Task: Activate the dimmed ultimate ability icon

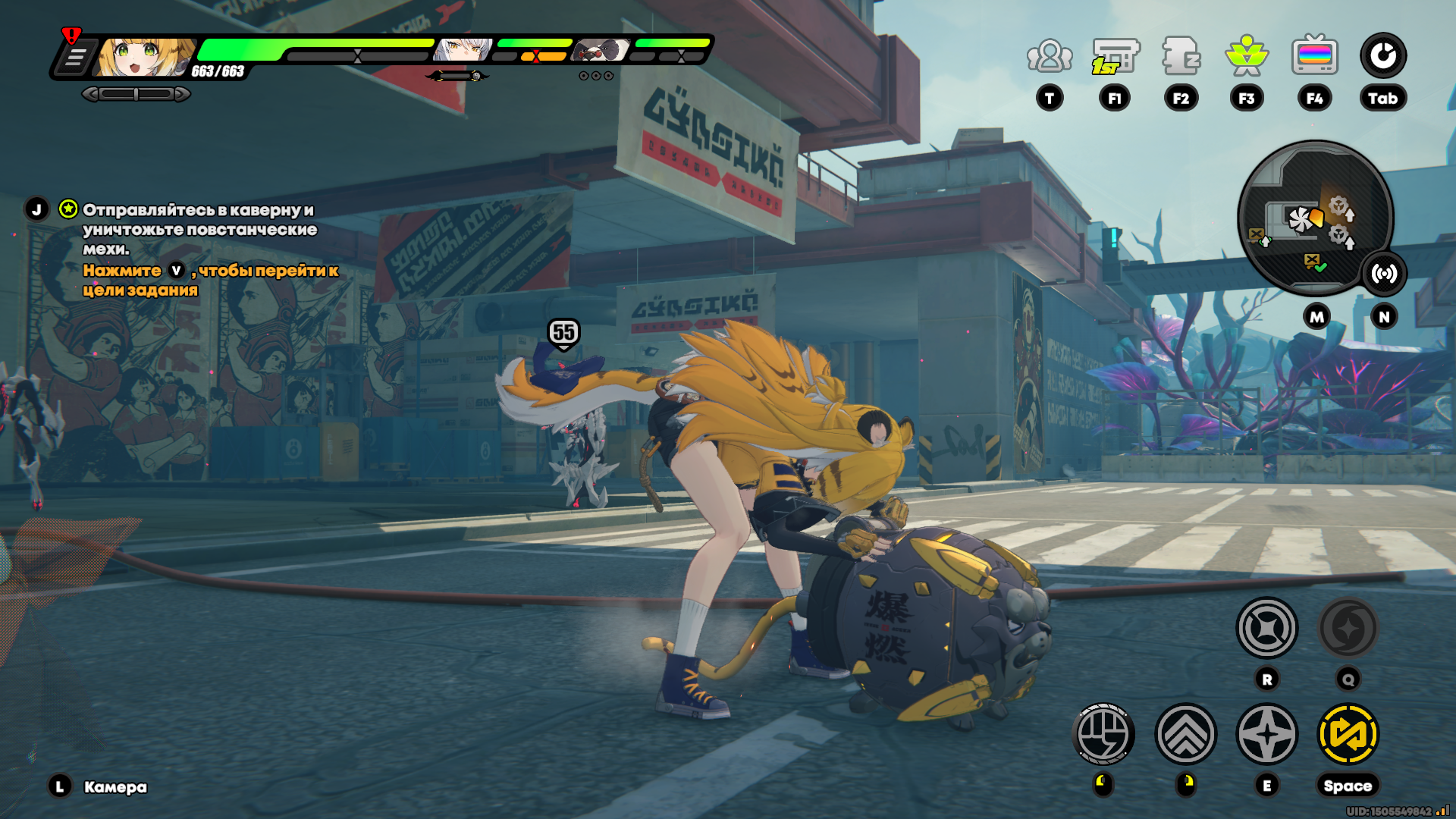Action: point(1348,628)
